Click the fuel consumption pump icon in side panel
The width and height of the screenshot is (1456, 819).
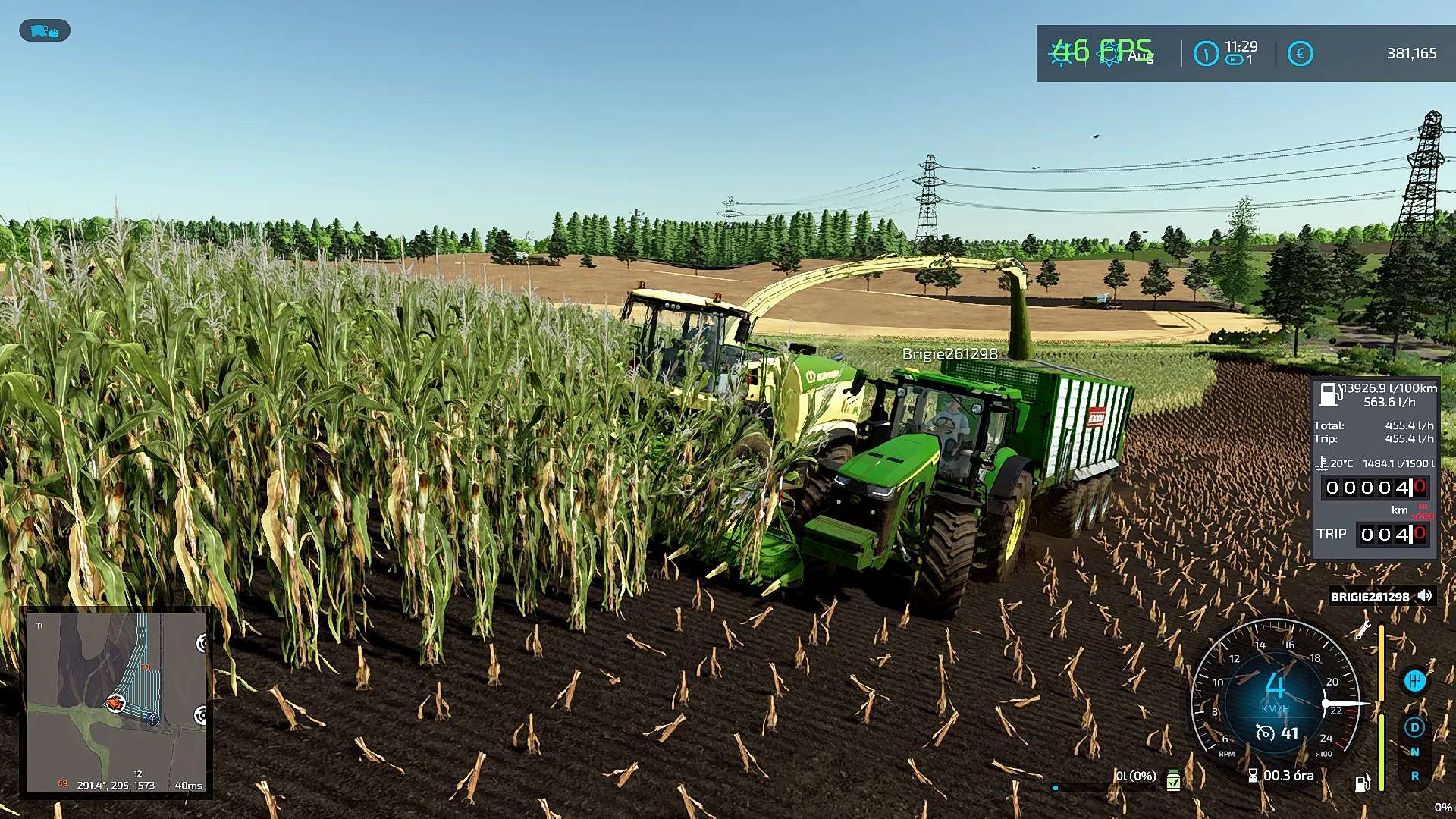tap(1328, 394)
